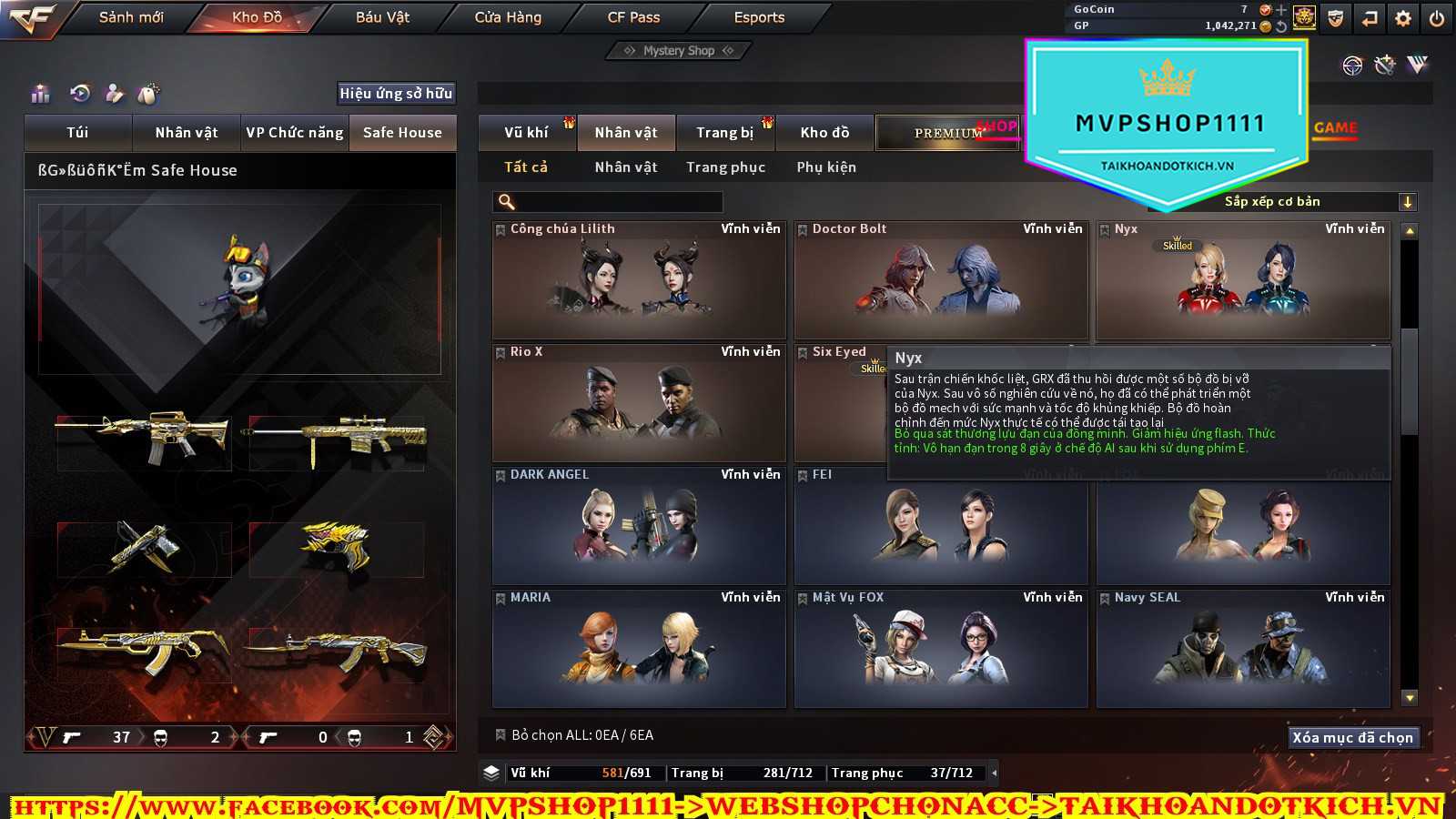The width and height of the screenshot is (1456, 819).
Task: Toggle the Bỏ chọn ALL checkbox
Action: (500, 735)
